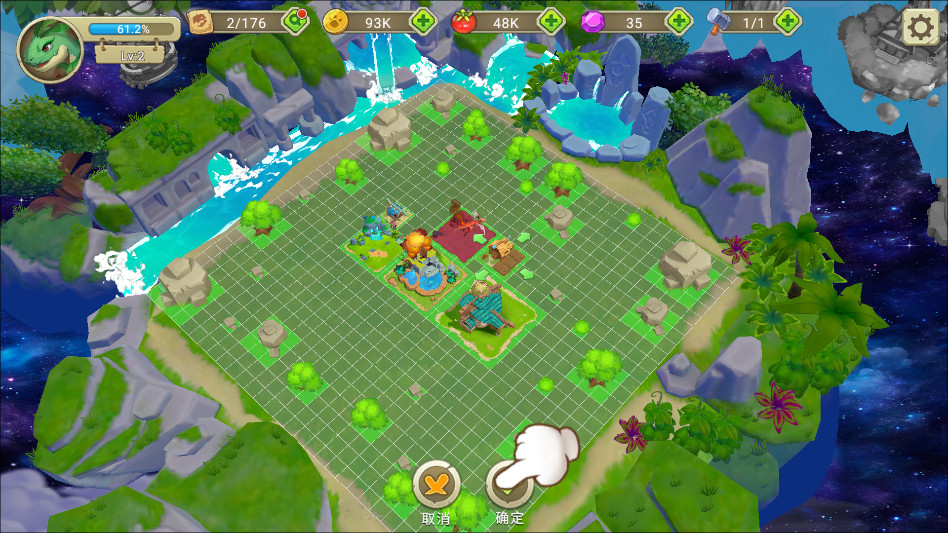Add more tomato food with plus button
This screenshot has height=533, width=948.
tap(551, 20)
